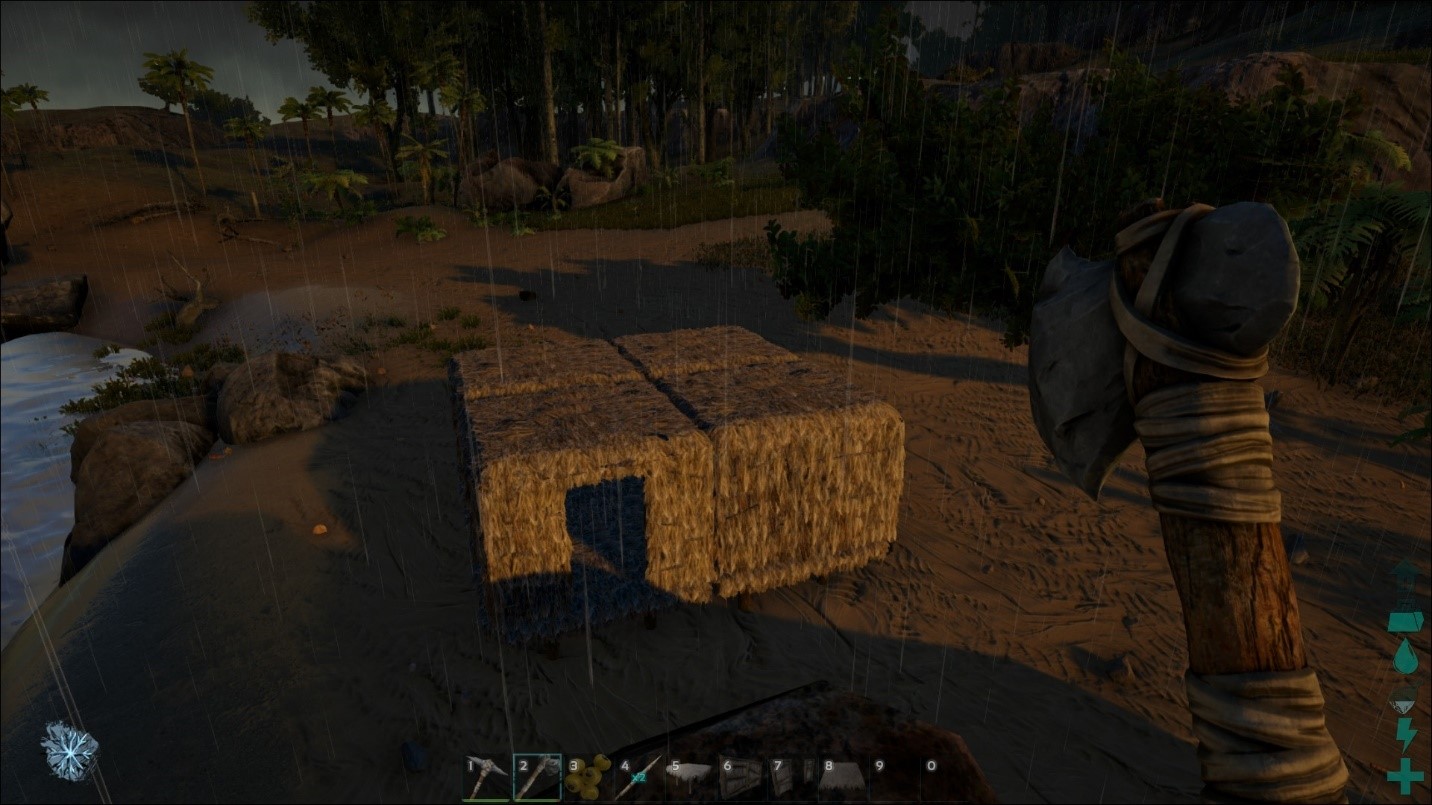Click the stamina lightning bolt icon
1432x805 pixels.
coord(1405,734)
